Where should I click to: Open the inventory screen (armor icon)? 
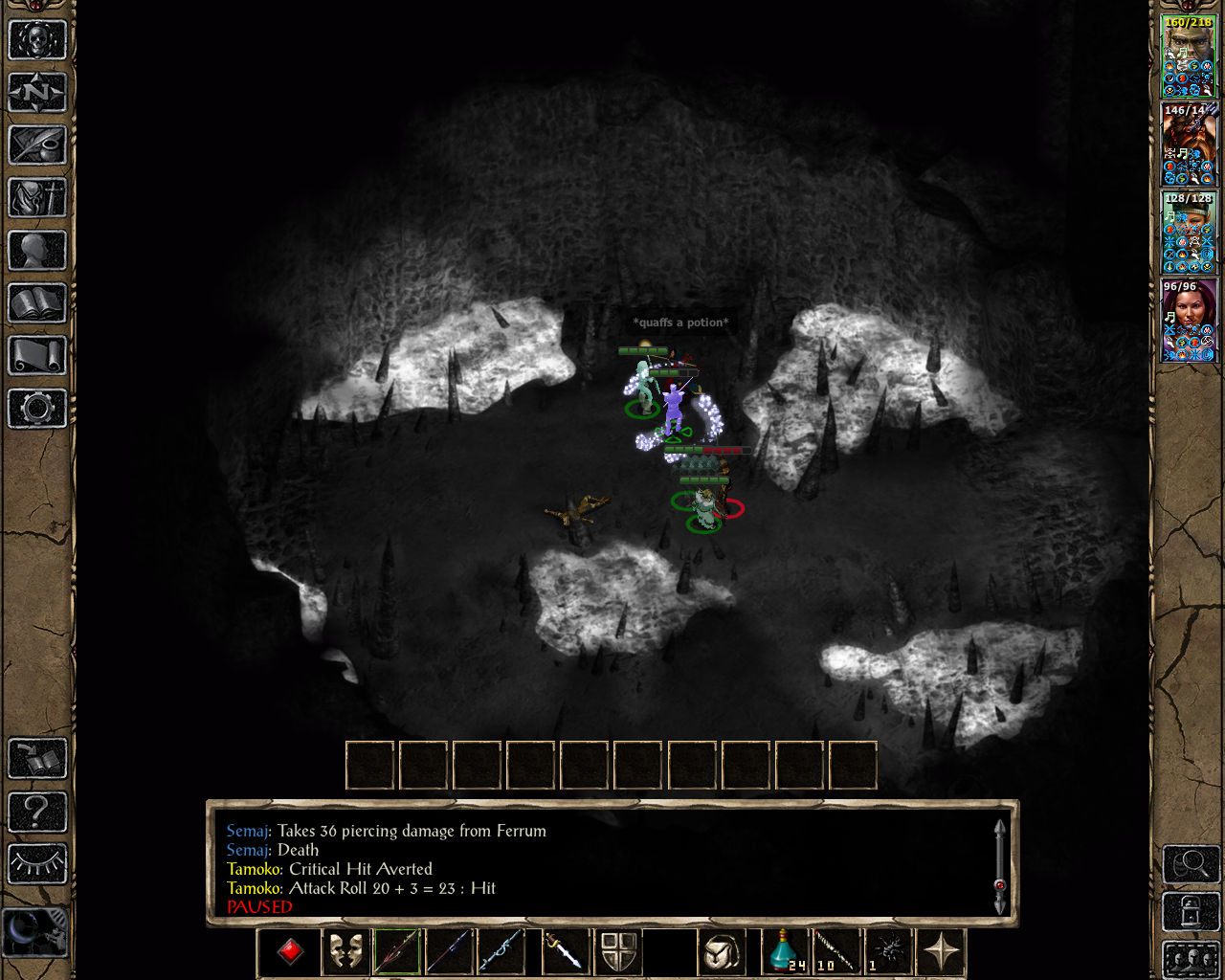point(37,198)
